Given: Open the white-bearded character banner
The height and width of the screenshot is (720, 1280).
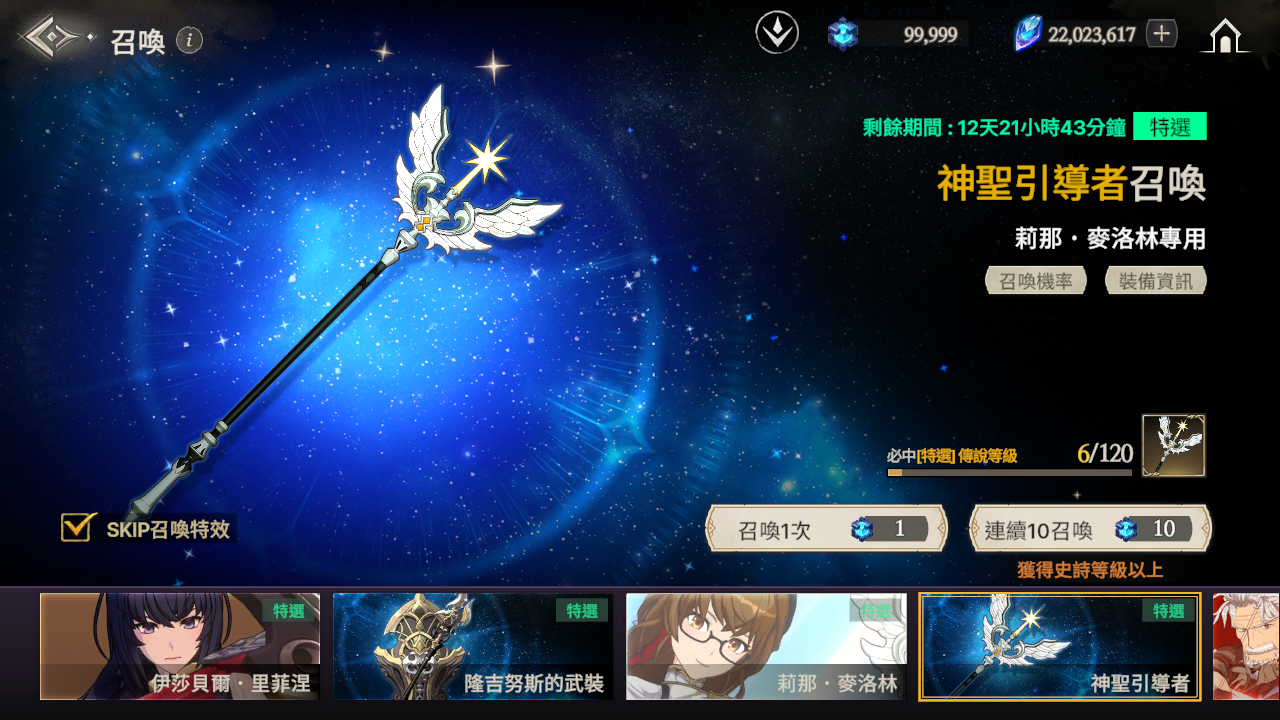Looking at the screenshot, I should (1246, 646).
